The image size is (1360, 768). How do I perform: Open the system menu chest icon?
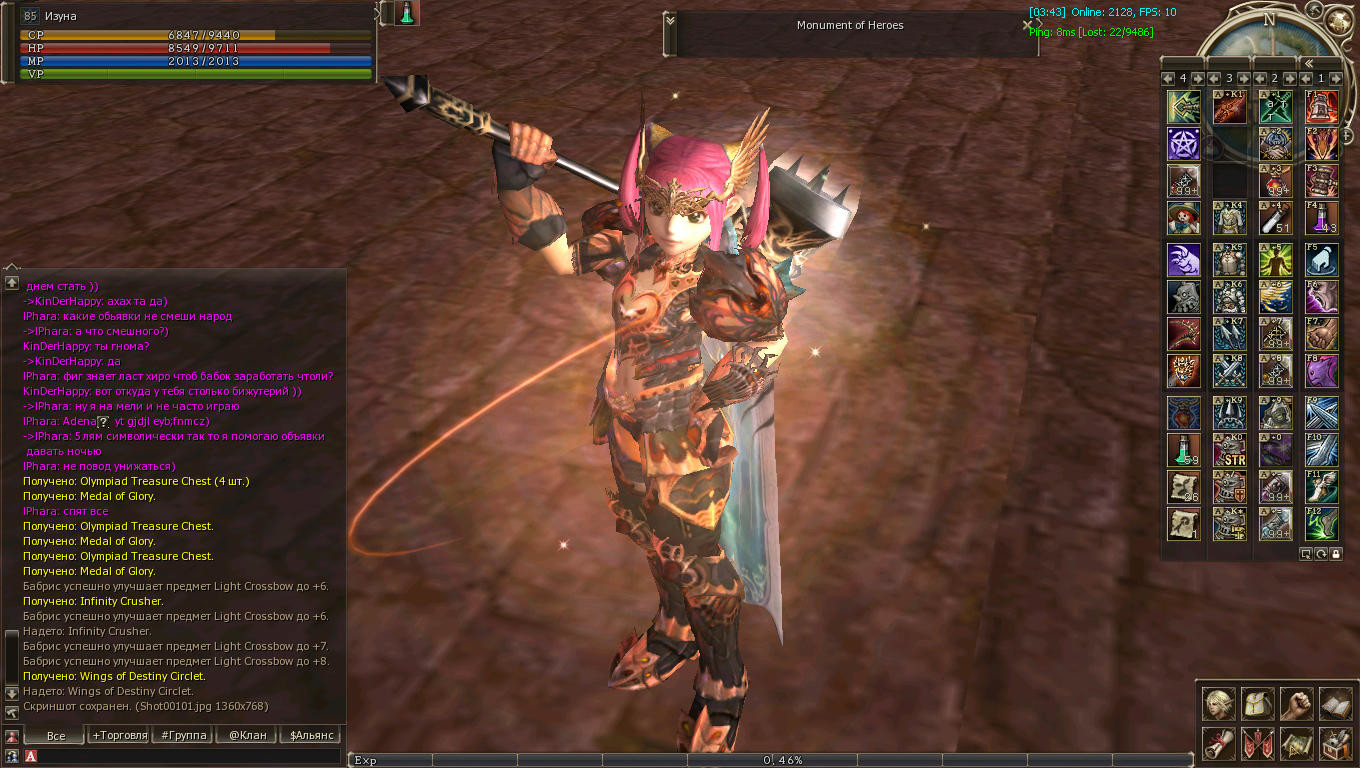click(x=1335, y=743)
